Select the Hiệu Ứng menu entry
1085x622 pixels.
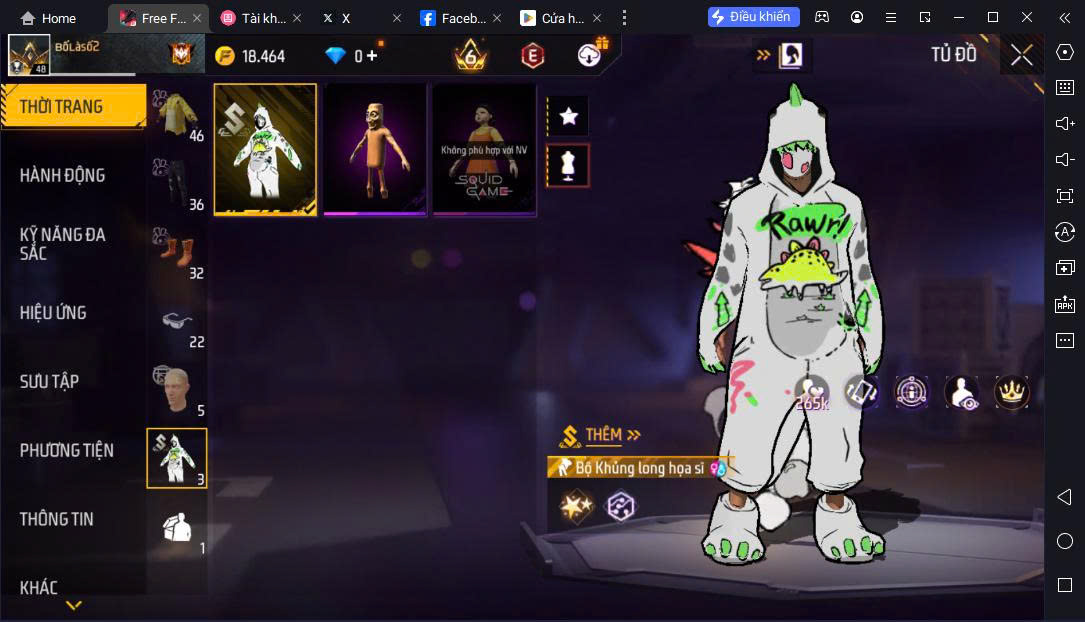(x=53, y=313)
